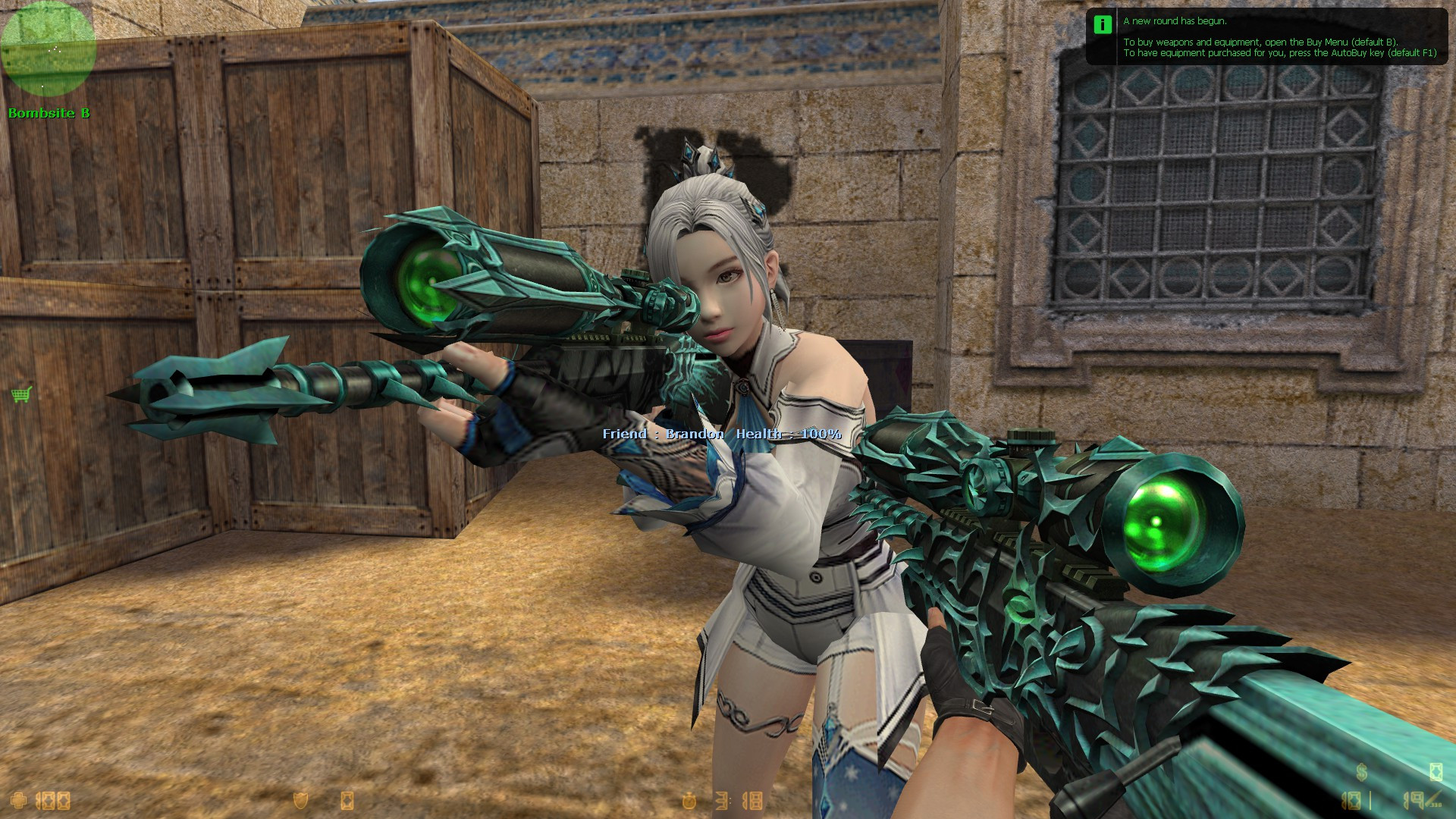The image size is (1456, 819).
Task: Click the circular green radar minimap
Action: click(x=48, y=49)
